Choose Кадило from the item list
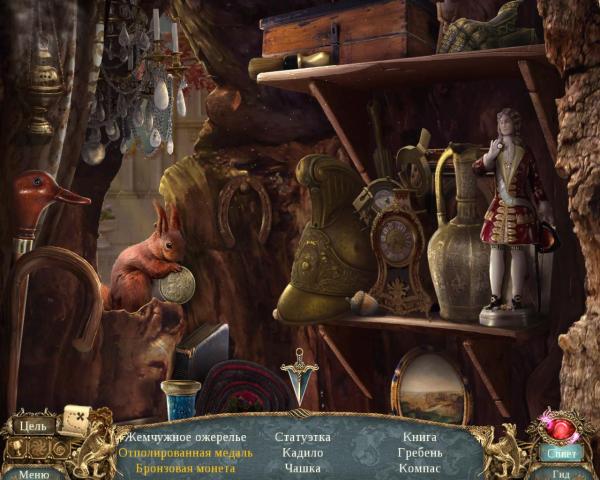Screen dimensions: 600x480 [x=302, y=452]
